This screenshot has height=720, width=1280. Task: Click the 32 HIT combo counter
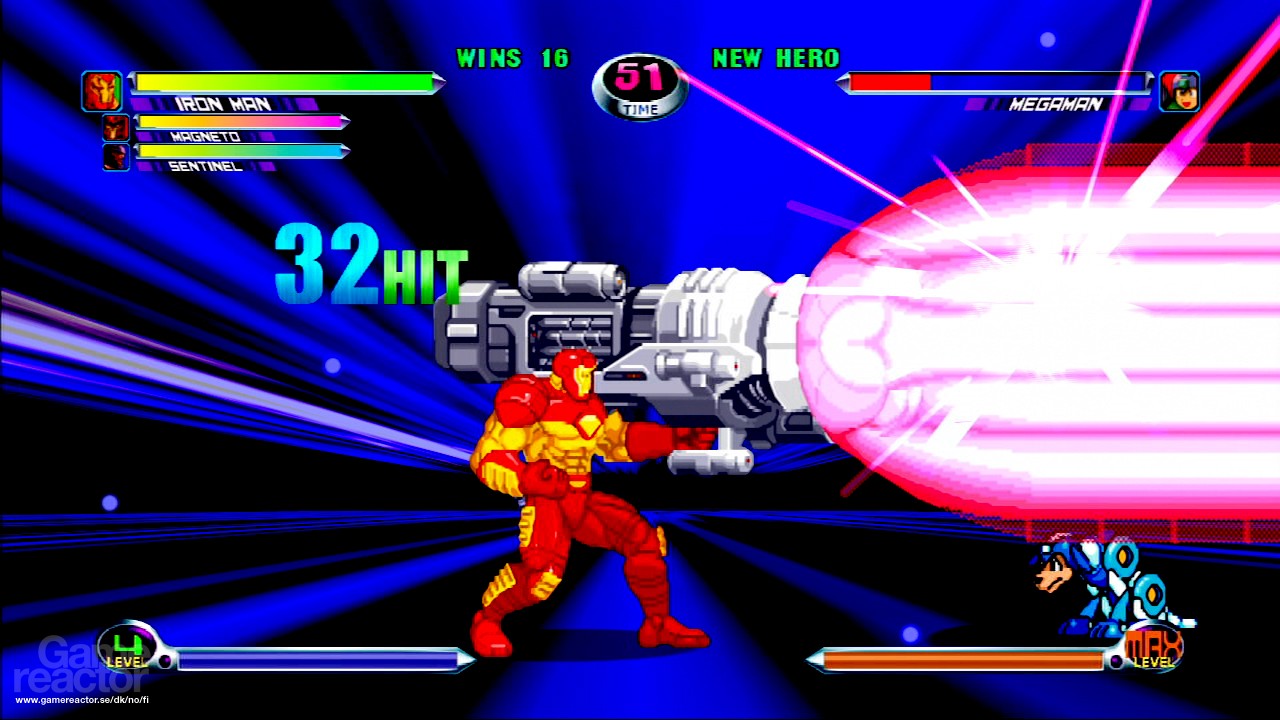click(370, 265)
